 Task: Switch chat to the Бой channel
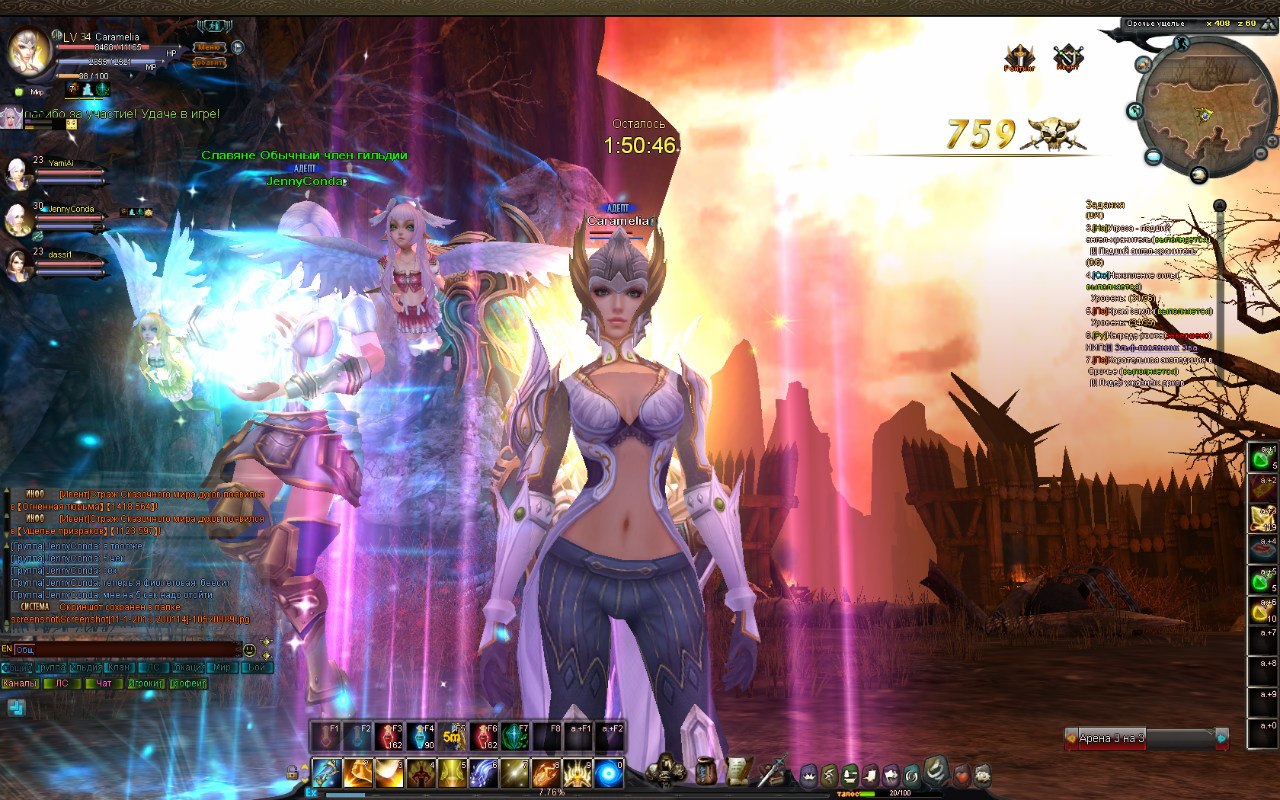tap(255, 667)
